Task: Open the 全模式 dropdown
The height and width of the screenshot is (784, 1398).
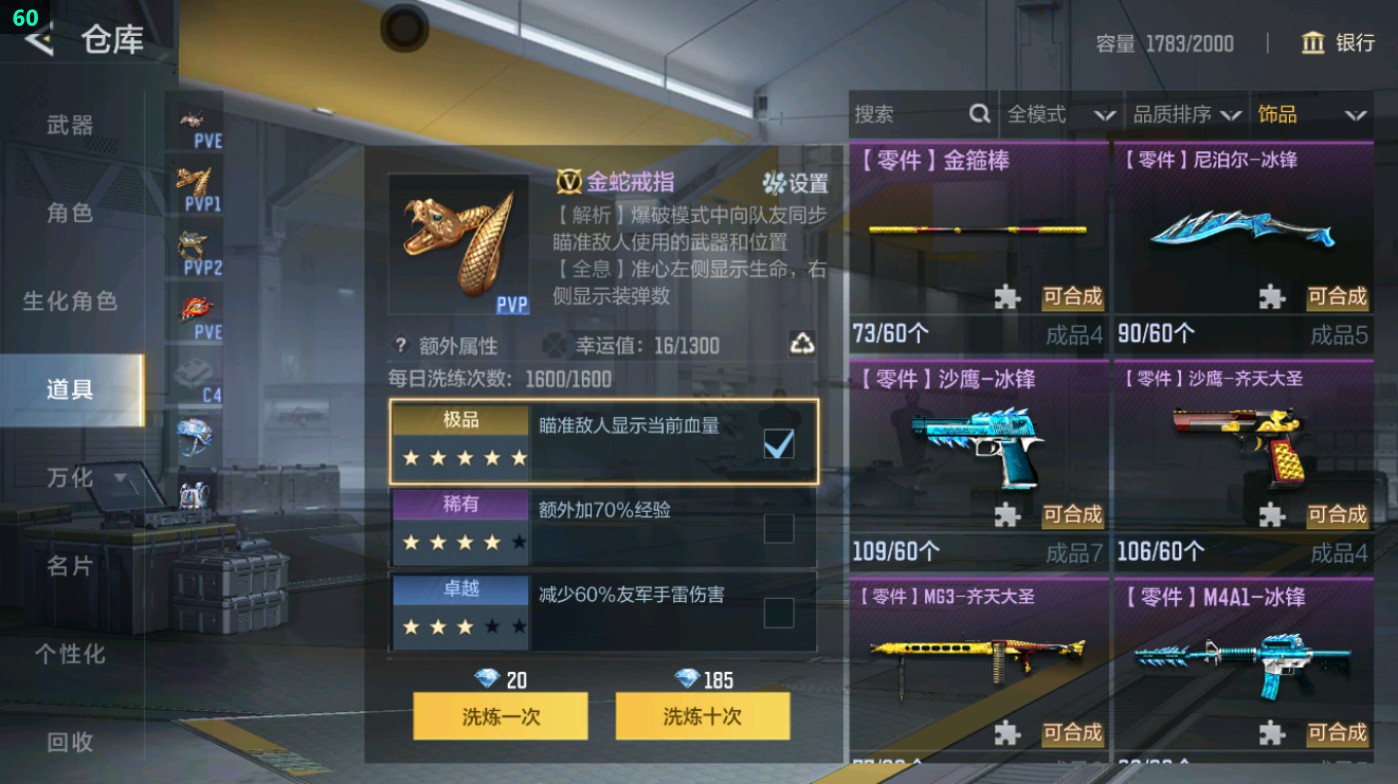Action: point(1058,114)
